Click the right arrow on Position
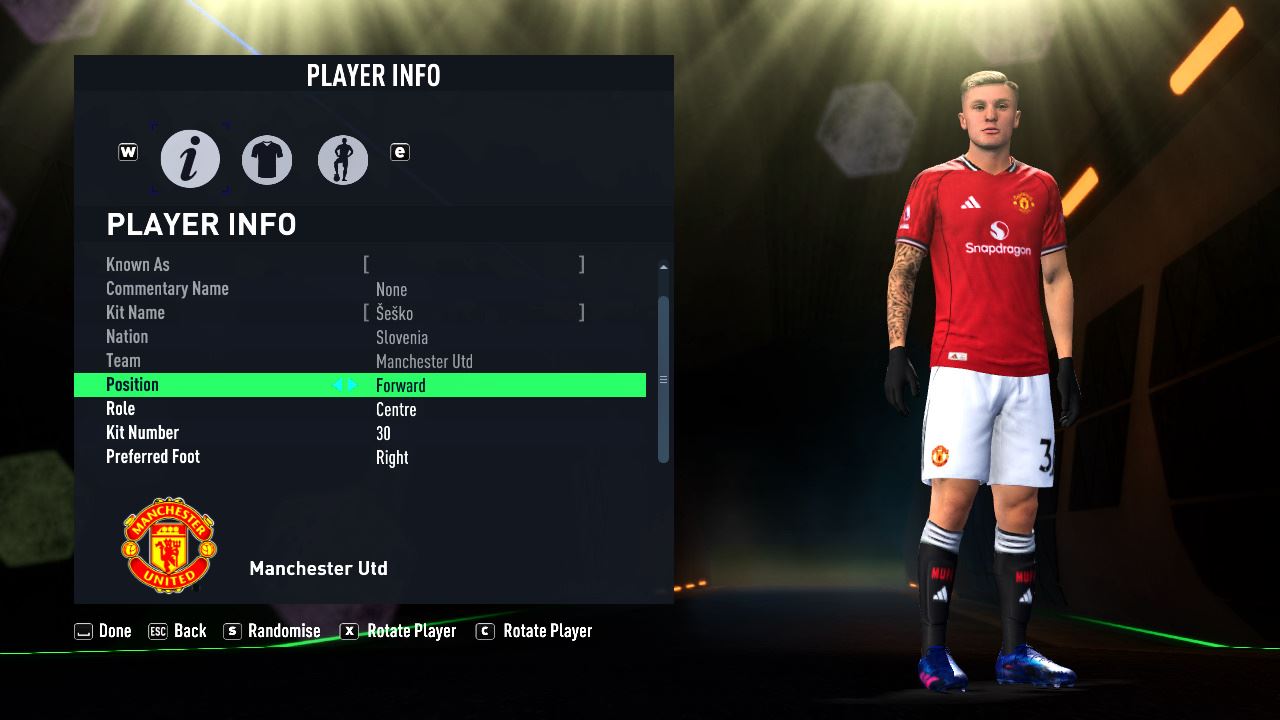Screen dimensions: 1280x720 pyautogui.click(x=352, y=385)
